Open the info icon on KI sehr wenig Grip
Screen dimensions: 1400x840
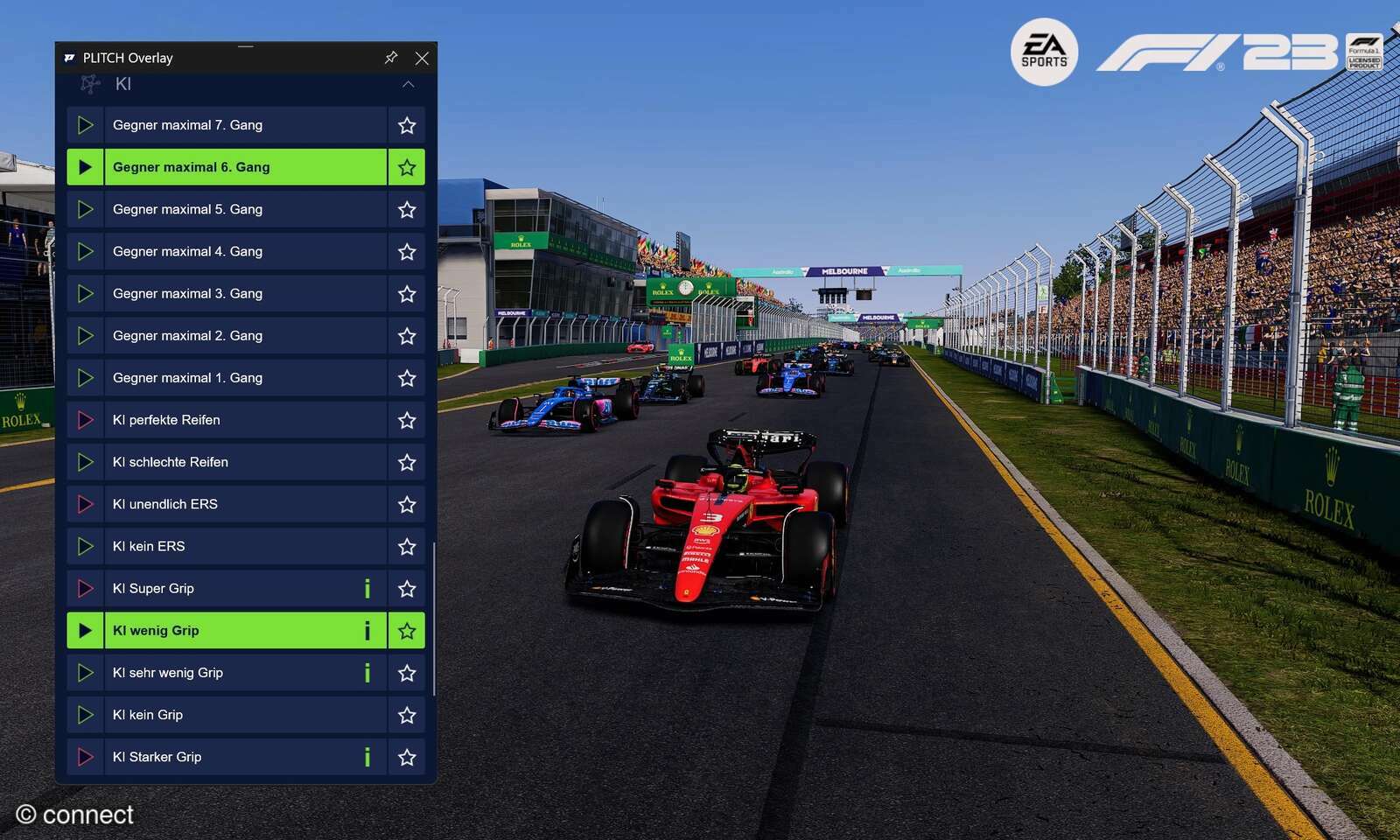click(367, 672)
